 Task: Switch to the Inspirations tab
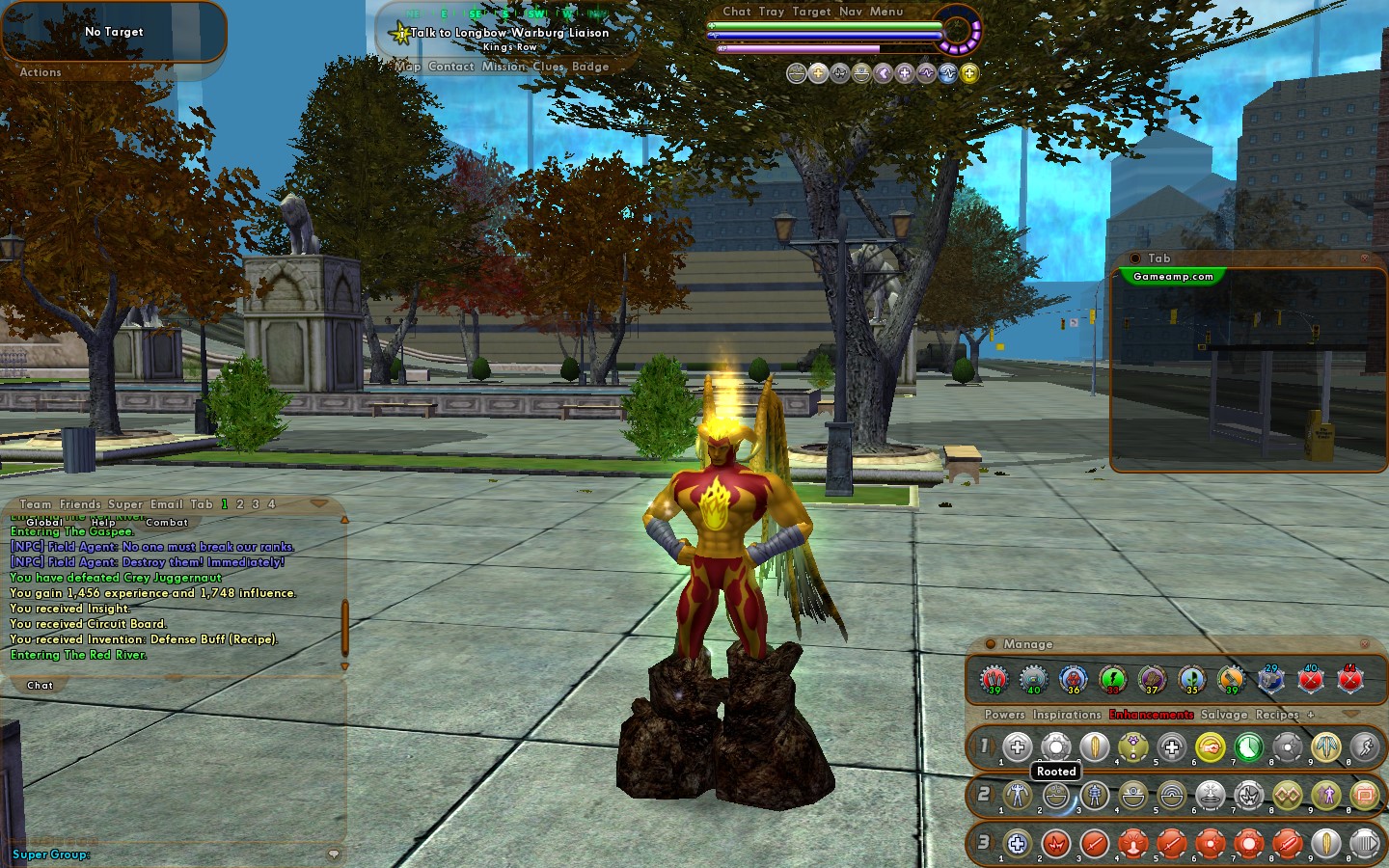pos(1066,715)
